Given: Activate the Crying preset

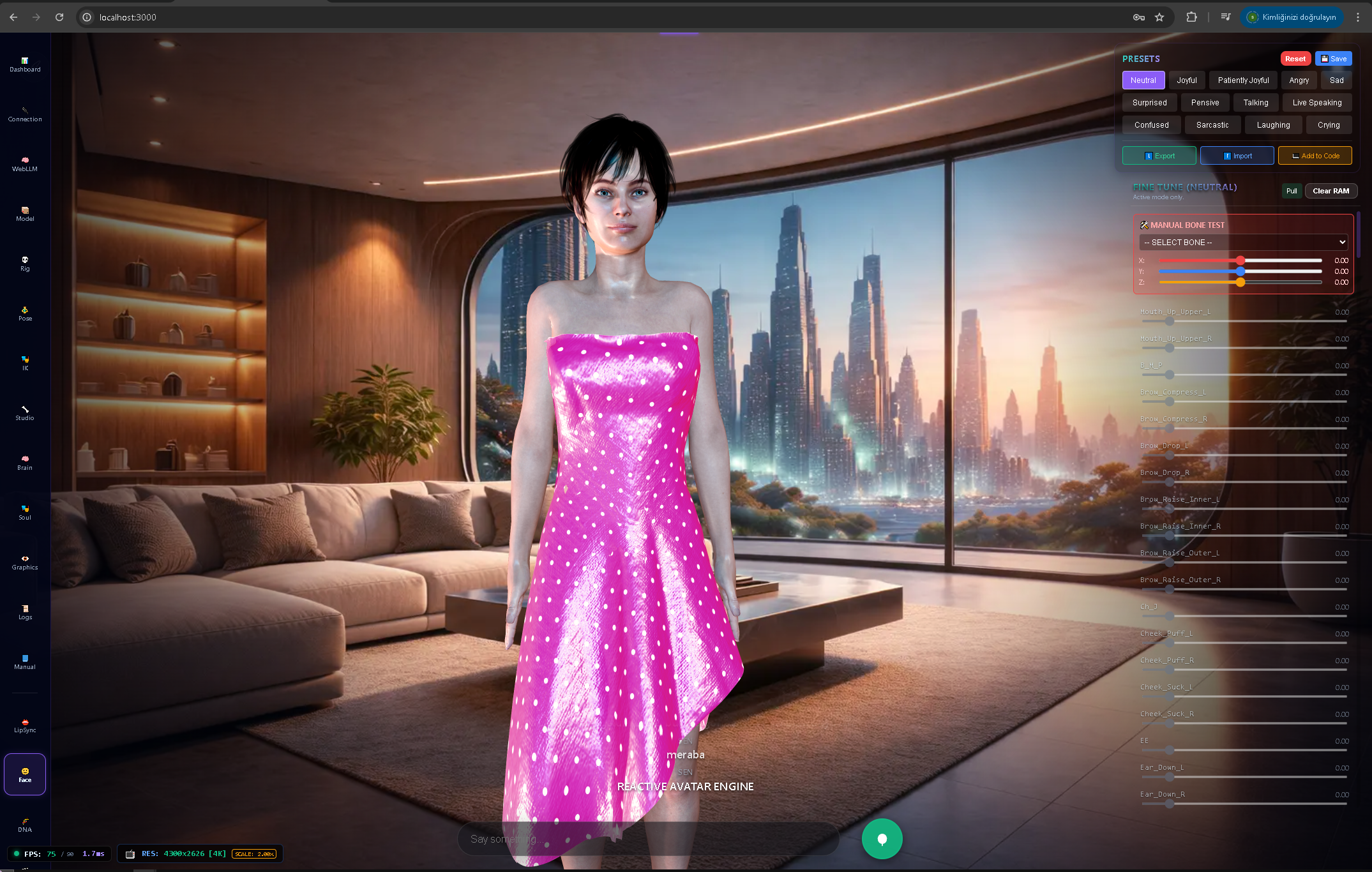Looking at the screenshot, I should coord(1329,124).
